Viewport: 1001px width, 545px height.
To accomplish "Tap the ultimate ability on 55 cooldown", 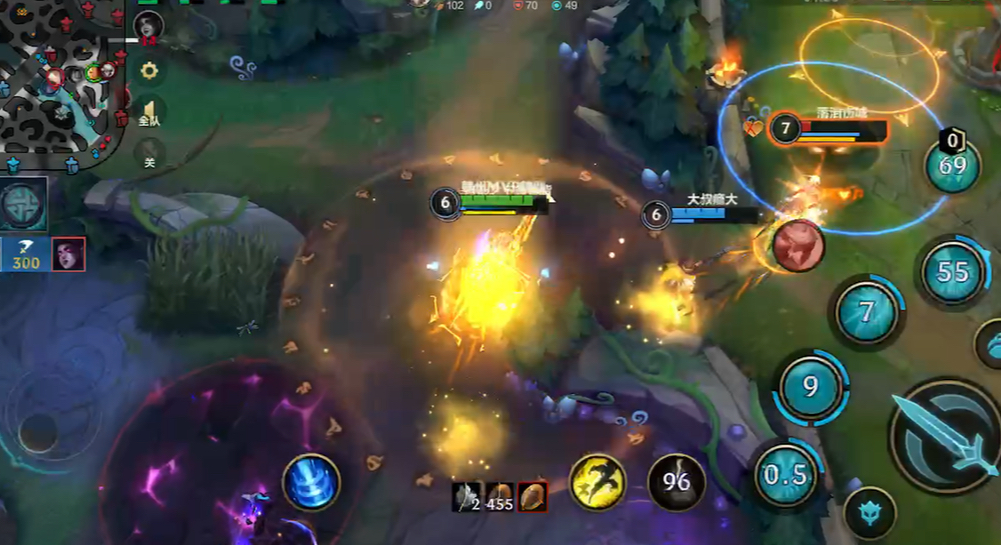I will (952, 271).
